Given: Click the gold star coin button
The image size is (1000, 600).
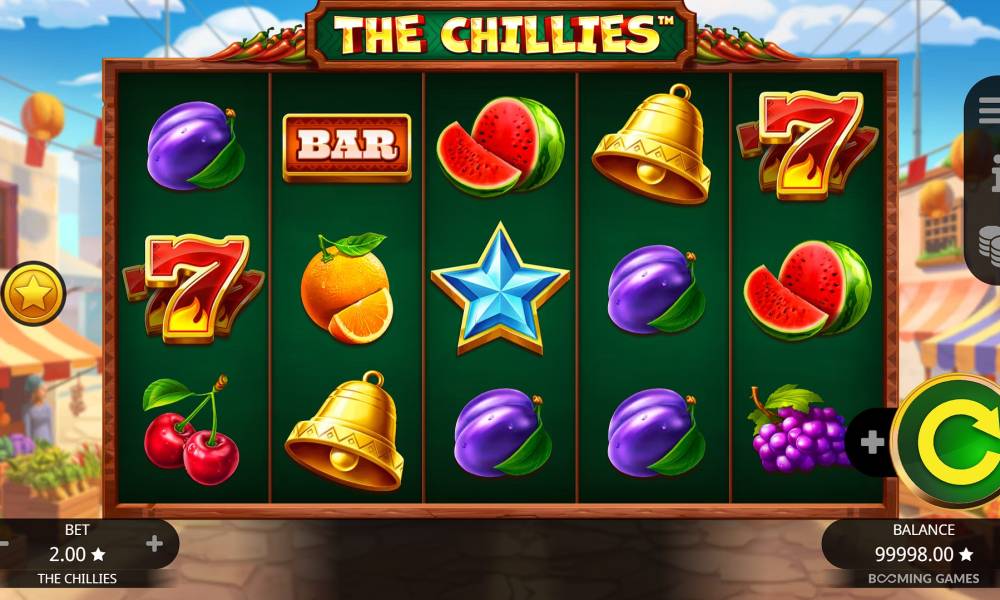Looking at the screenshot, I should [x=32, y=293].
